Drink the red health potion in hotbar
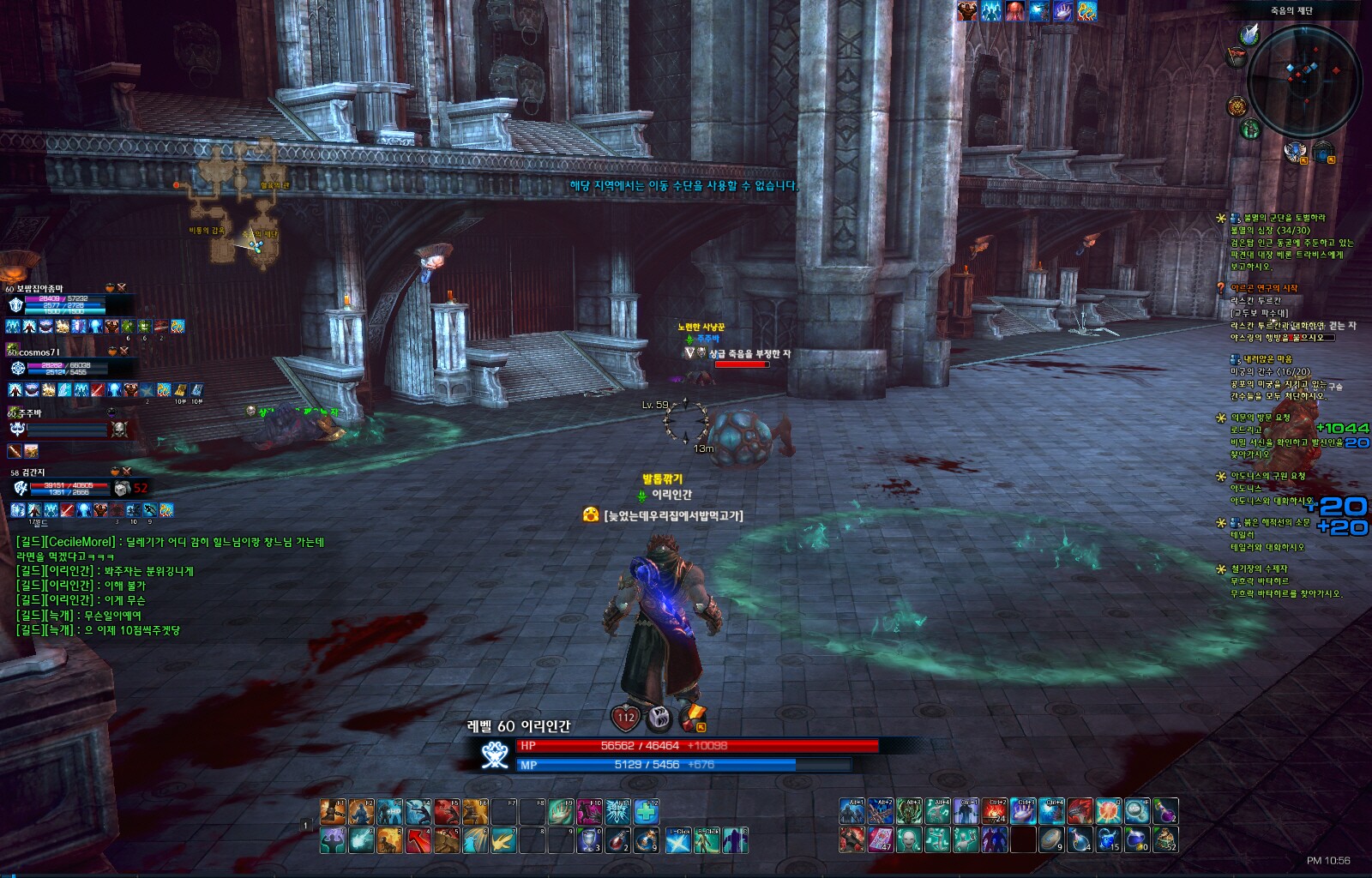This screenshot has height=878, width=1372. pos(617,840)
